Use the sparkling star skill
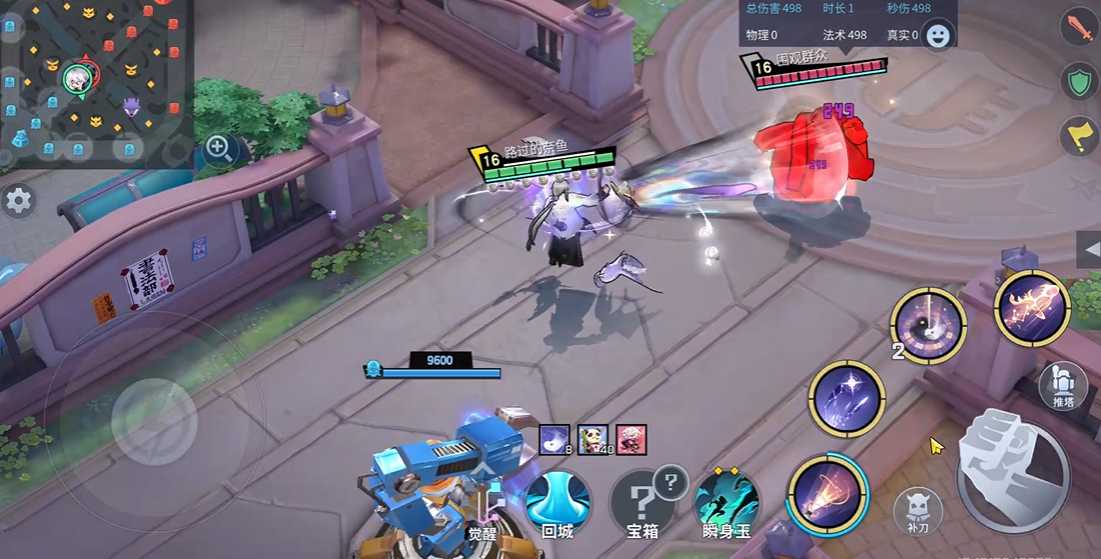 846,398
